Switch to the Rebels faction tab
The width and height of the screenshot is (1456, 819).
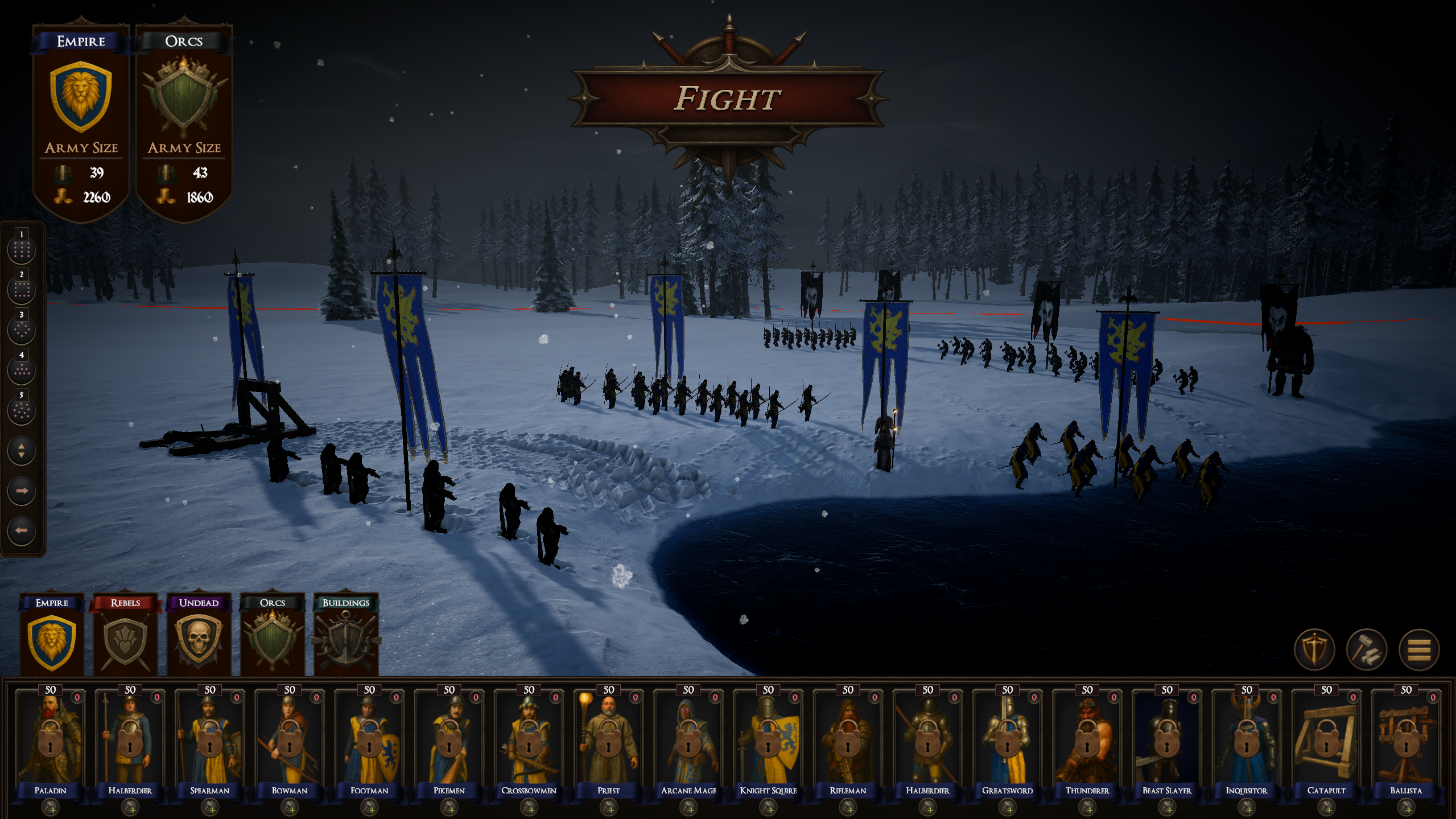point(125,637)
